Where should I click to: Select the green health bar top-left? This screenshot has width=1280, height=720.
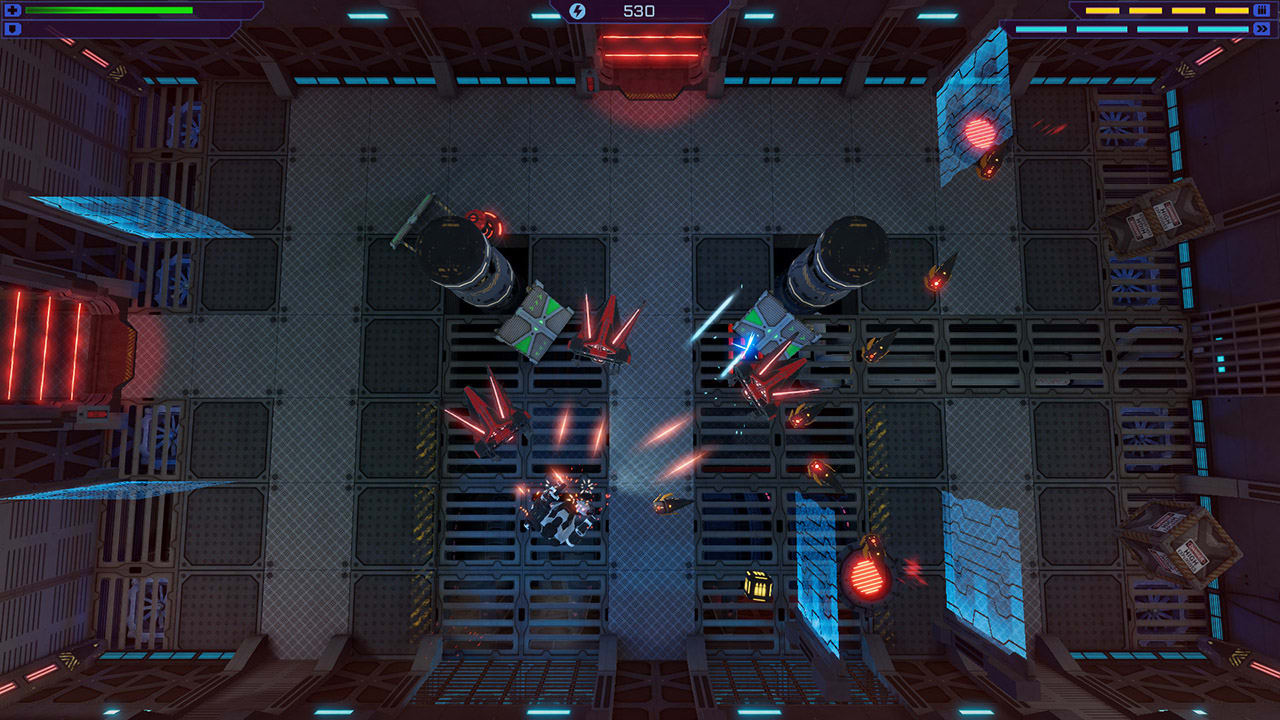pyautogui.click(x=110, y=10)
